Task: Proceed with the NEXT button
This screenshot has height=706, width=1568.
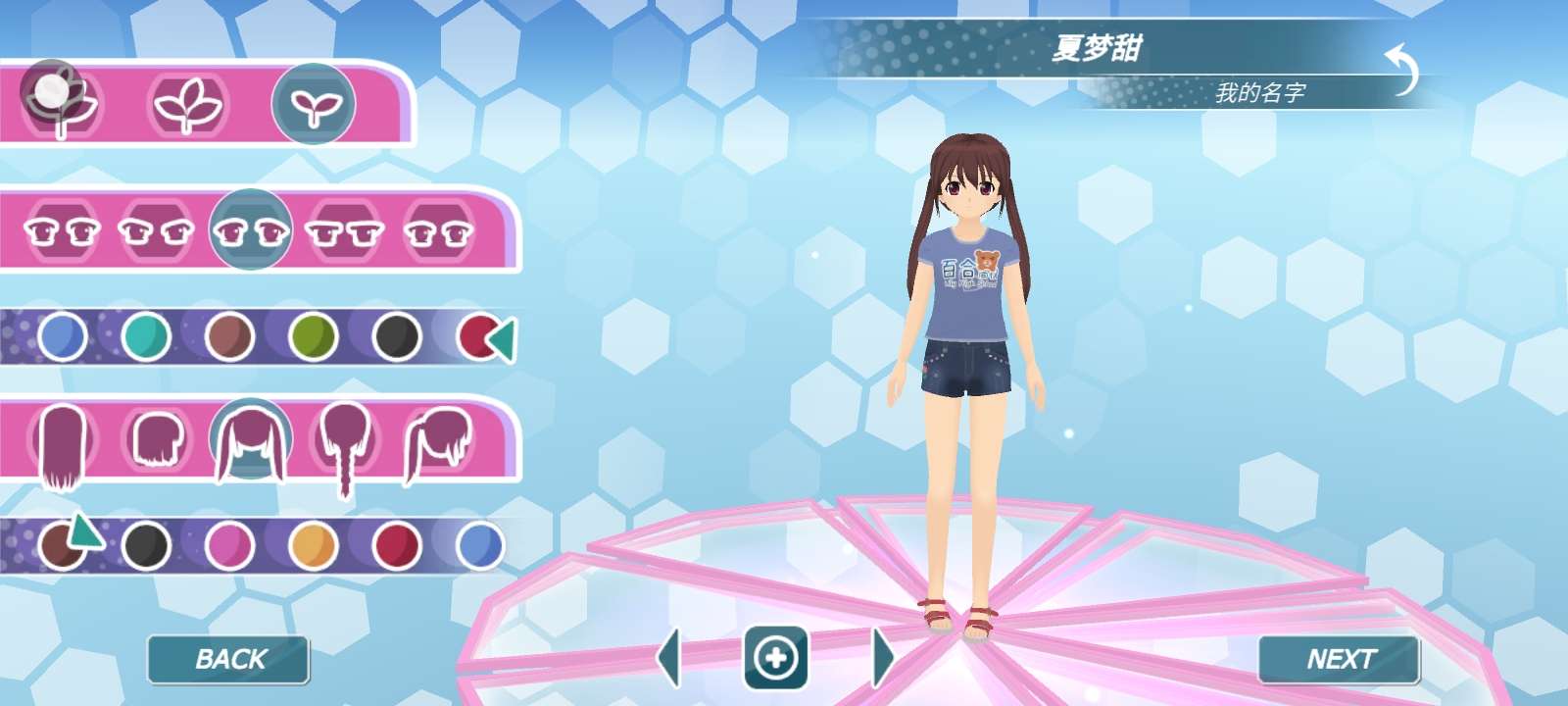Action: pyautogui.click(x=1340, y=659)
